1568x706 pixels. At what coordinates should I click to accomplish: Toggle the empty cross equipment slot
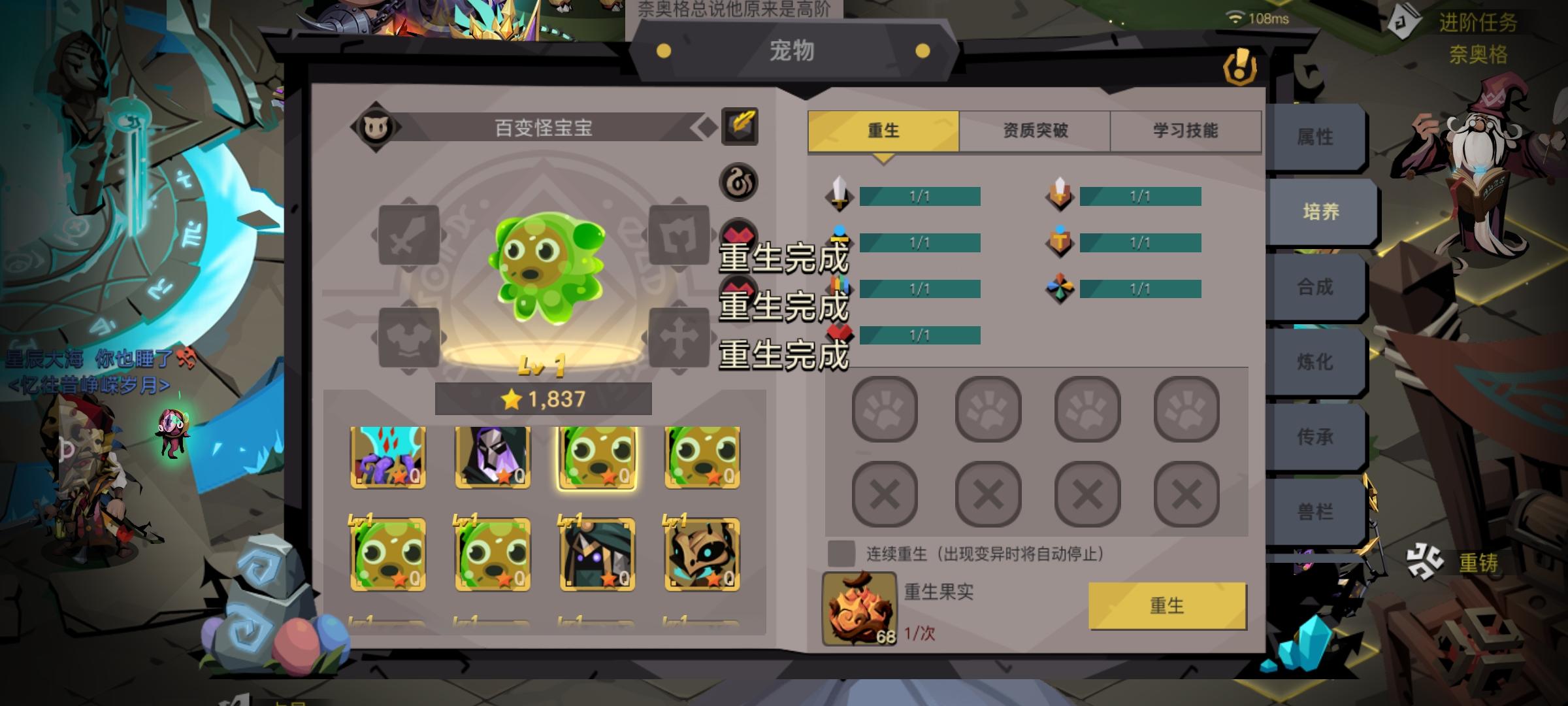coord(678,338)
